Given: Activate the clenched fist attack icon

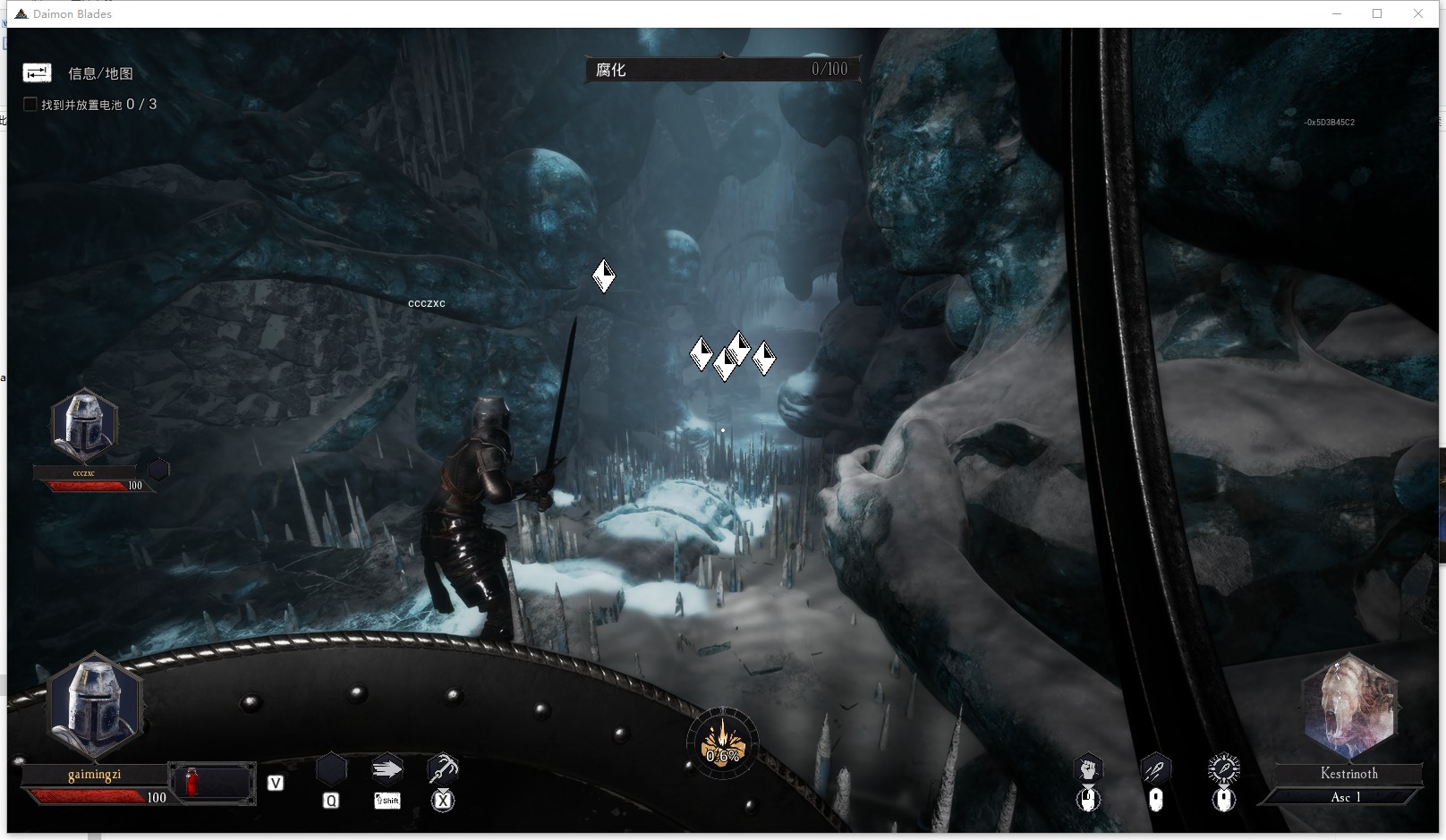Looking at the screenshot, I should [1088, 768].
